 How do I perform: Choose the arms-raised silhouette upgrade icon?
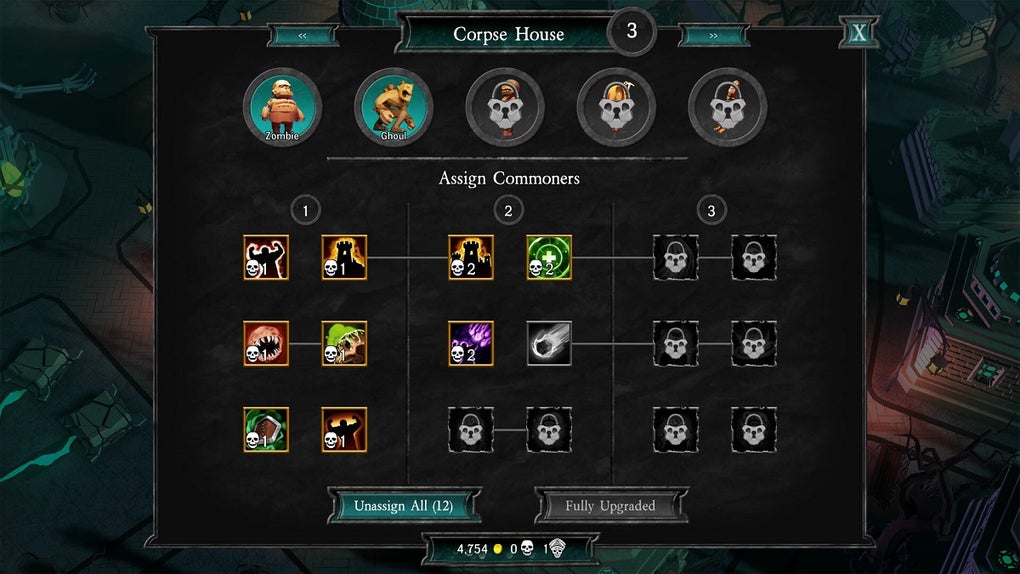pyautogui.click(x=344, y=429)
